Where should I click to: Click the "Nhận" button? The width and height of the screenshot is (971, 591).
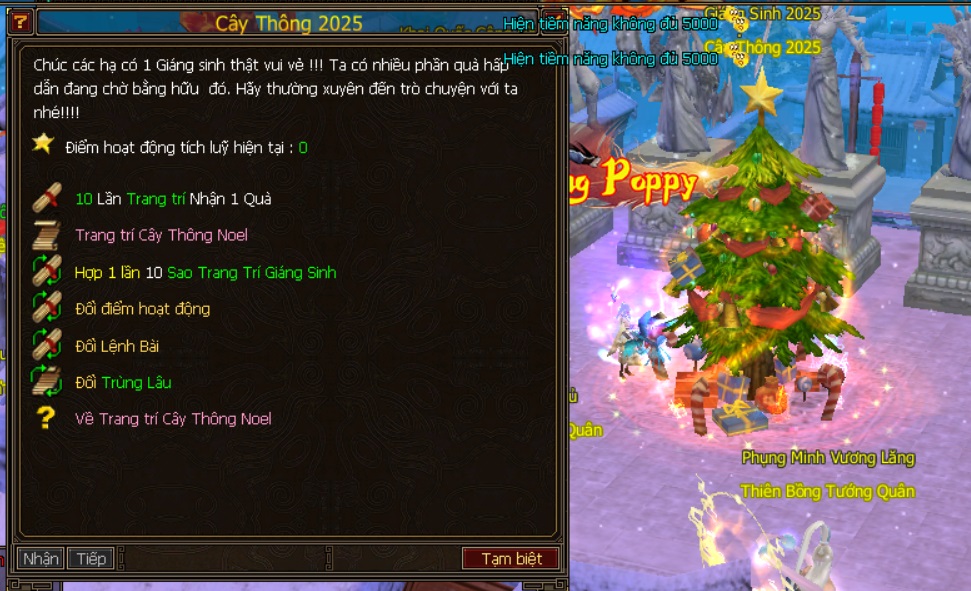pos(41,559)
